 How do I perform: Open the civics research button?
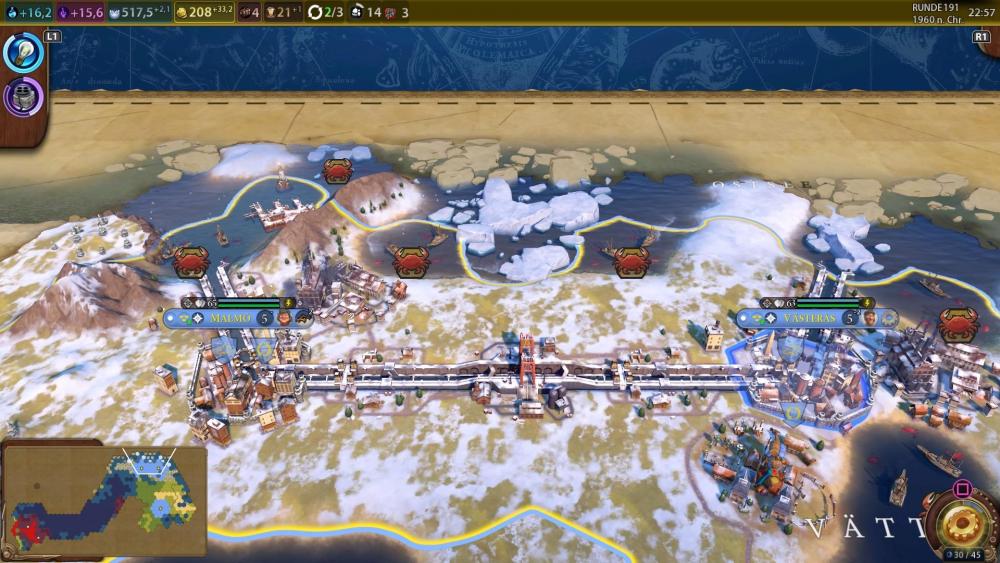(x=22, y=96)
